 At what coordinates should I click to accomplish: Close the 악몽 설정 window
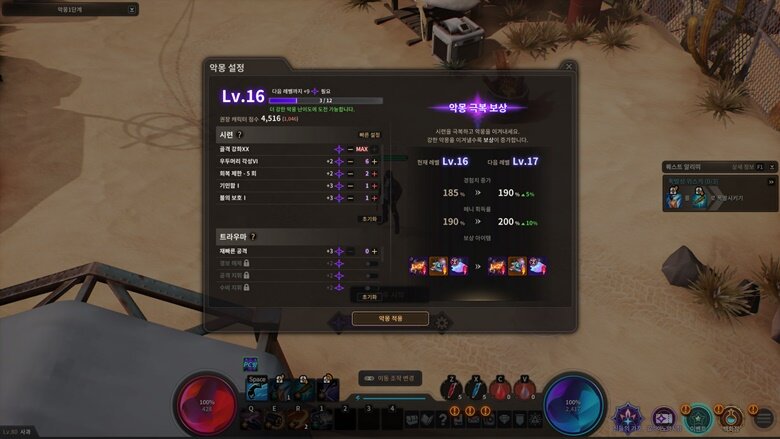(569, 67)
